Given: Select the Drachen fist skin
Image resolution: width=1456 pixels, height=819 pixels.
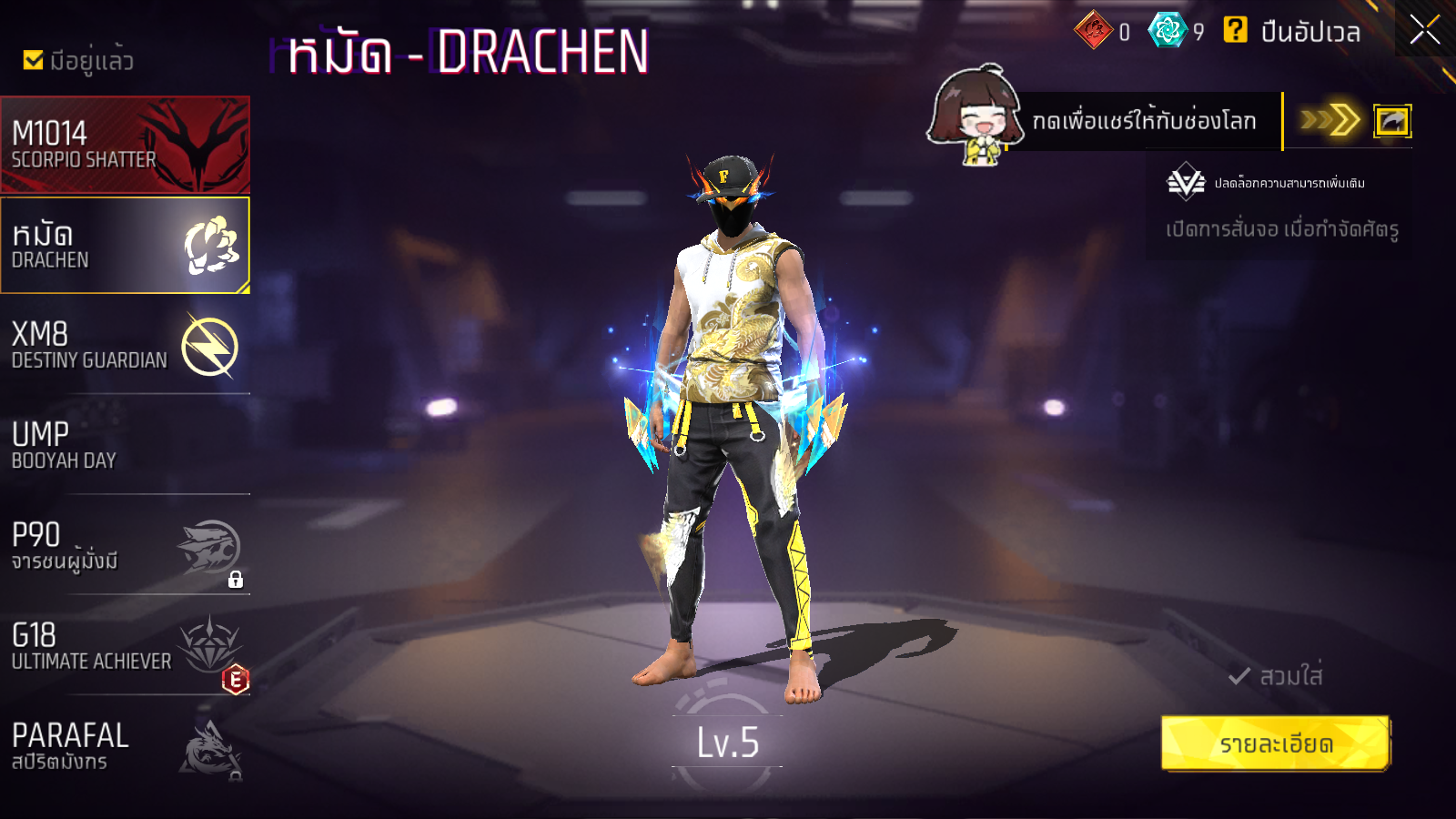Looking at the screenshot, I should [125, 246].
